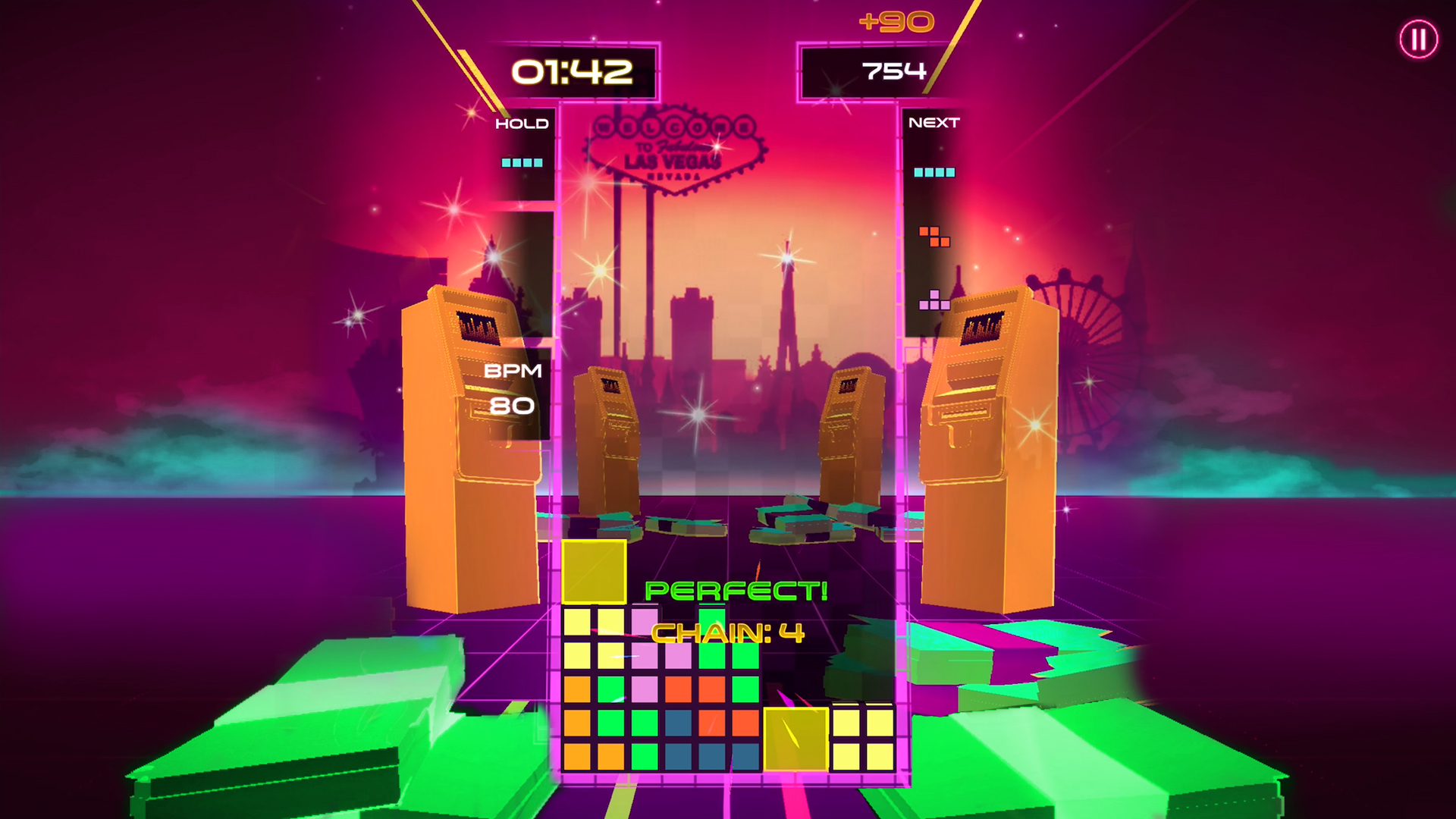The image size is (1456, 819).
Task: Toggle the HOLD panel header
Action: [x=522, y=123]
